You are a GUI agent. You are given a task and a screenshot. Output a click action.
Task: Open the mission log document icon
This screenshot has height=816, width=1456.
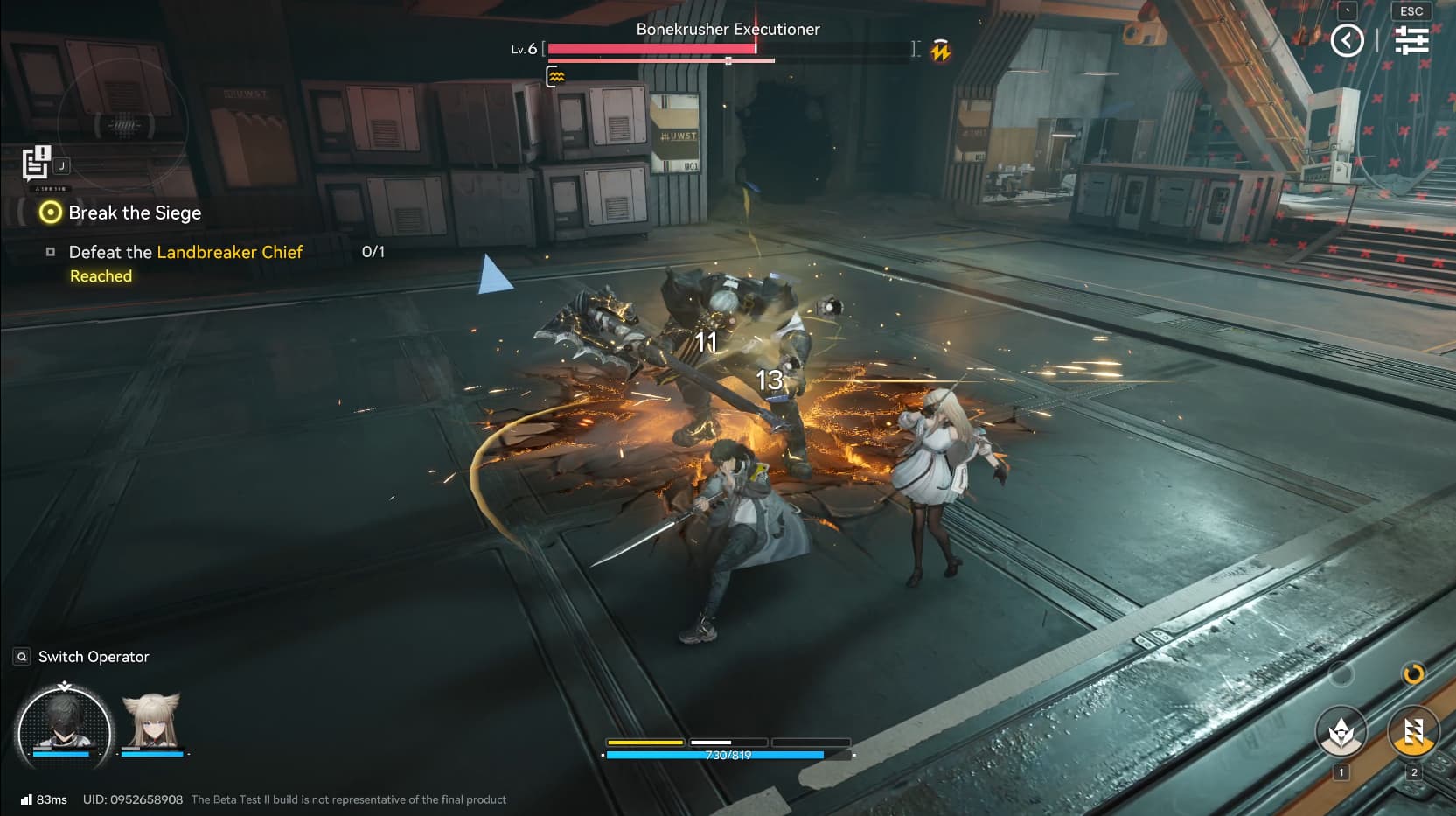[36, 164]
